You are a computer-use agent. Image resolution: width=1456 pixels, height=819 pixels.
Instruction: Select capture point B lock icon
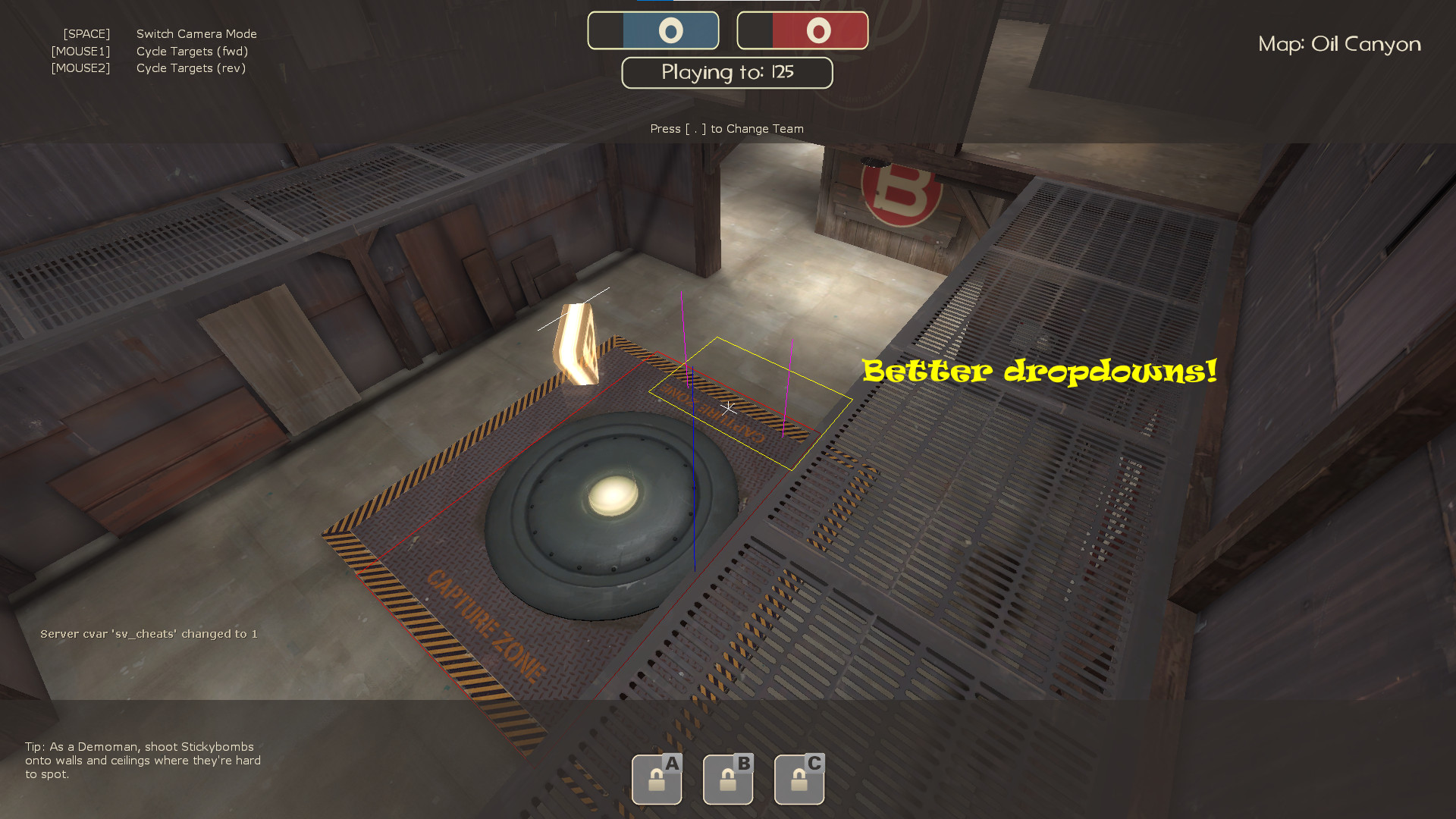click(x=728, y=779)
